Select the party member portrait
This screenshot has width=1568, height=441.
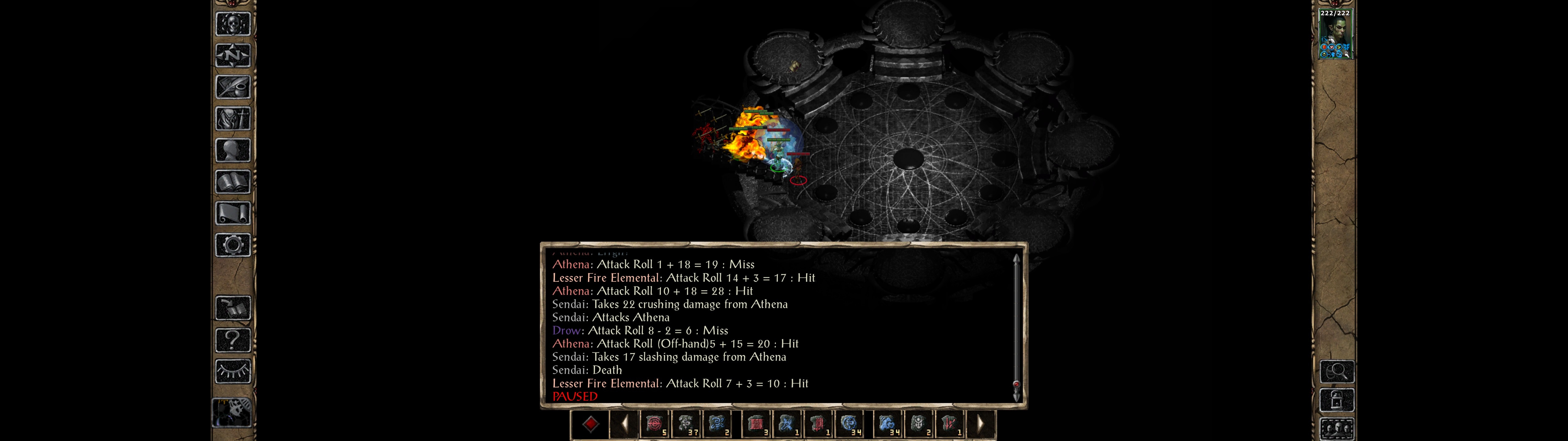click(x=1334, y=35)
